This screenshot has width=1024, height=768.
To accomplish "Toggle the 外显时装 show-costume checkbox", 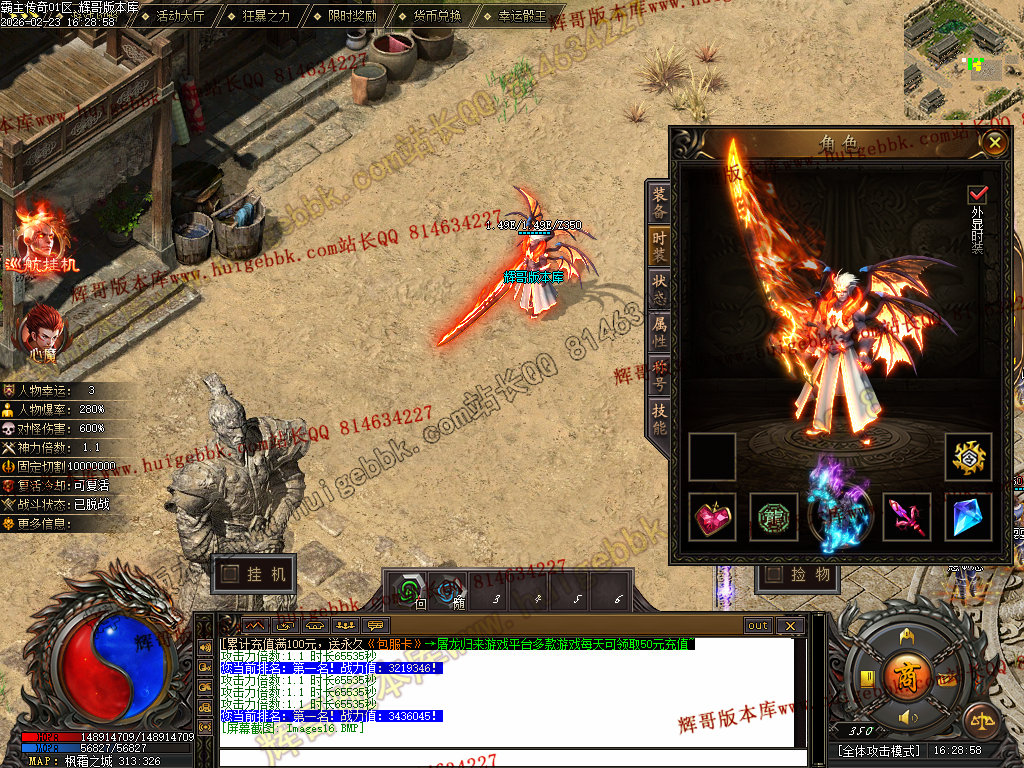I will click(977, 194).
